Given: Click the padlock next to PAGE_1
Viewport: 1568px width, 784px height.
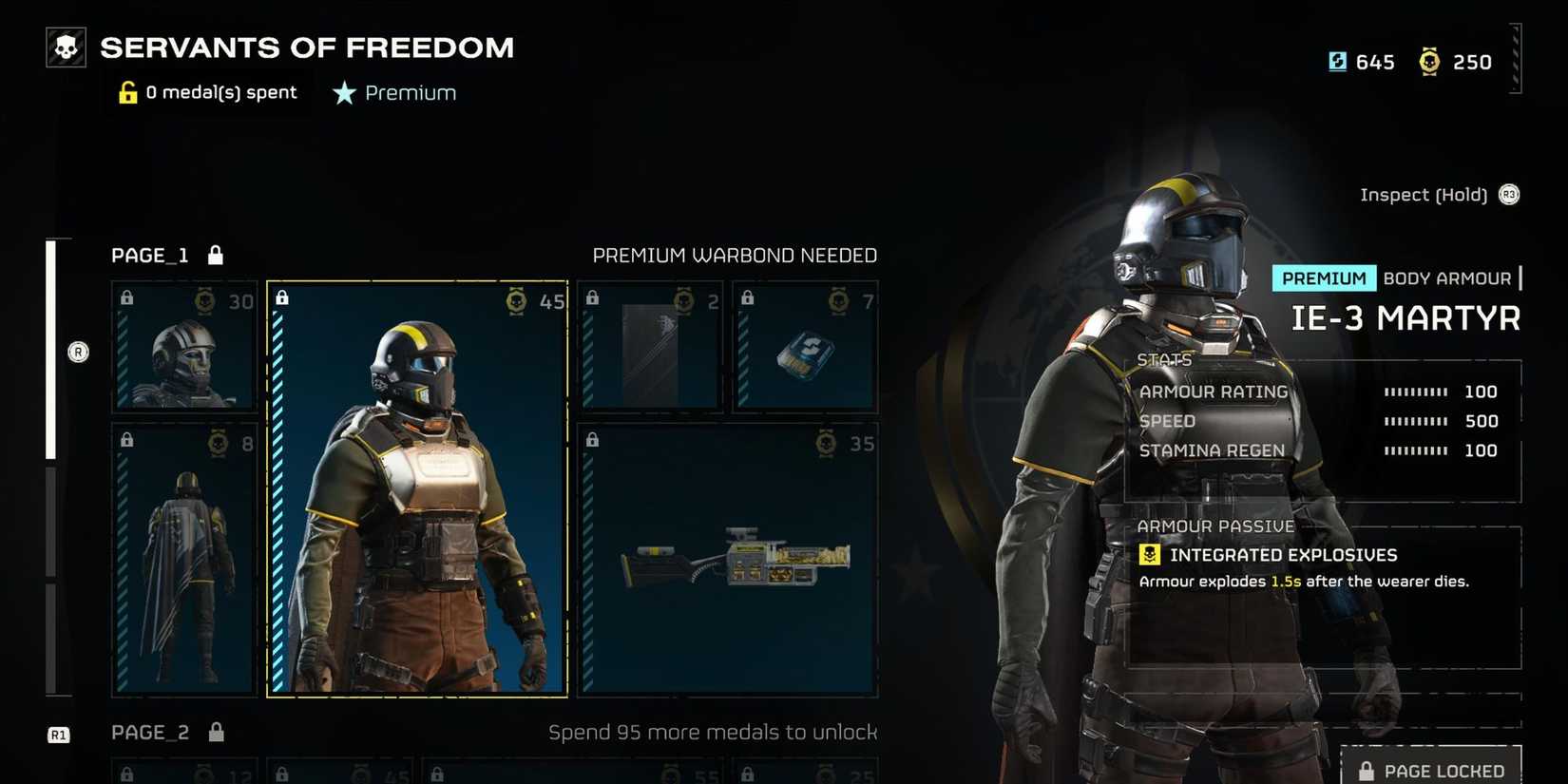Looking at the screenshot, I should coord(216,255).
